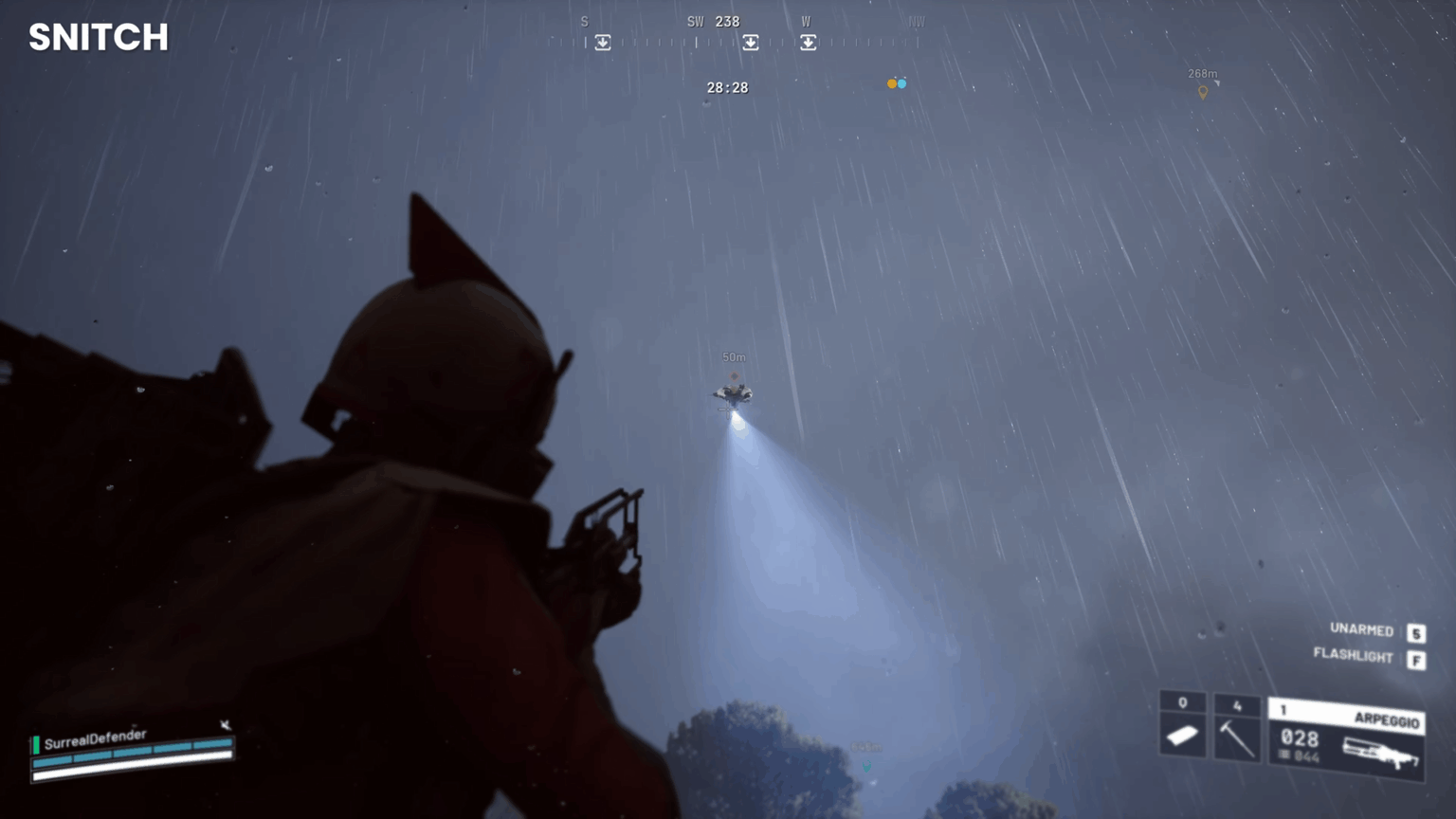Click the orange waypoint icon marked 268m
Screen dimensions: 1456x819
(1204, 91)
